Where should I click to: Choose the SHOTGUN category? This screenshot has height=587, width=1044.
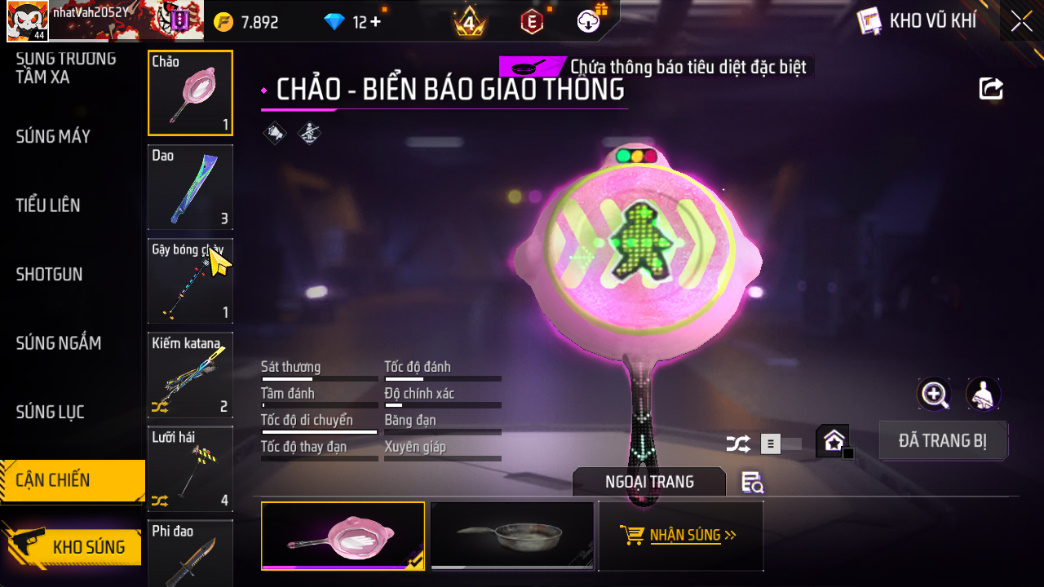[x=49, y=274]
